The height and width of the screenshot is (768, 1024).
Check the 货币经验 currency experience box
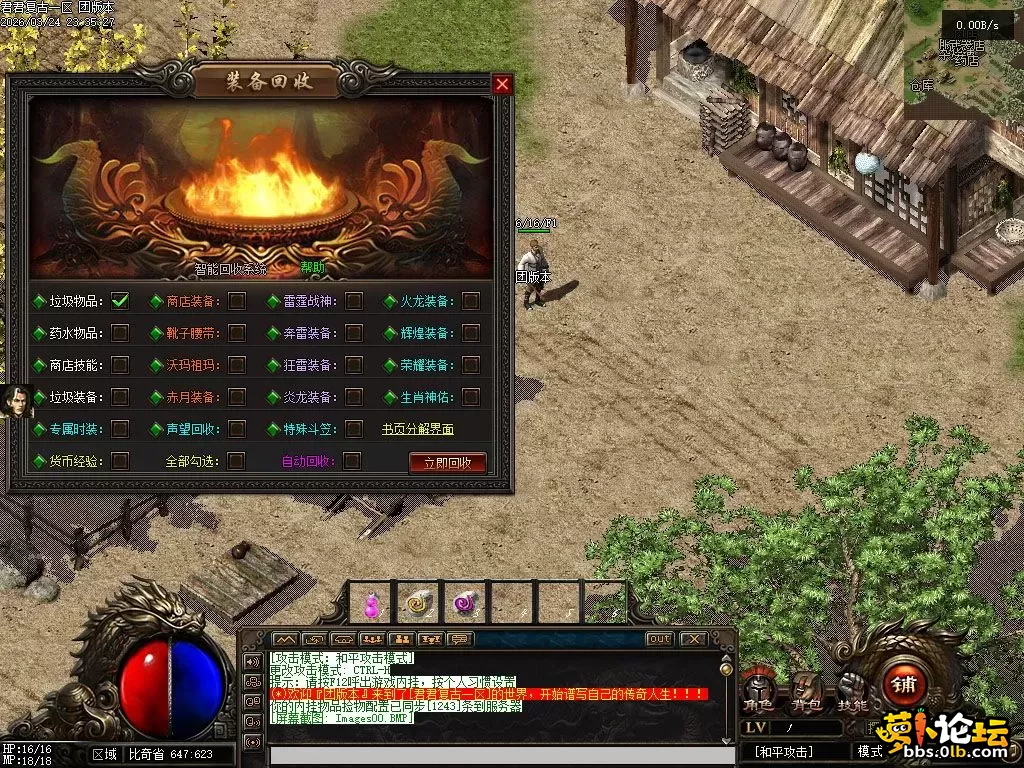pyautogui.click(x=120, y=461)
